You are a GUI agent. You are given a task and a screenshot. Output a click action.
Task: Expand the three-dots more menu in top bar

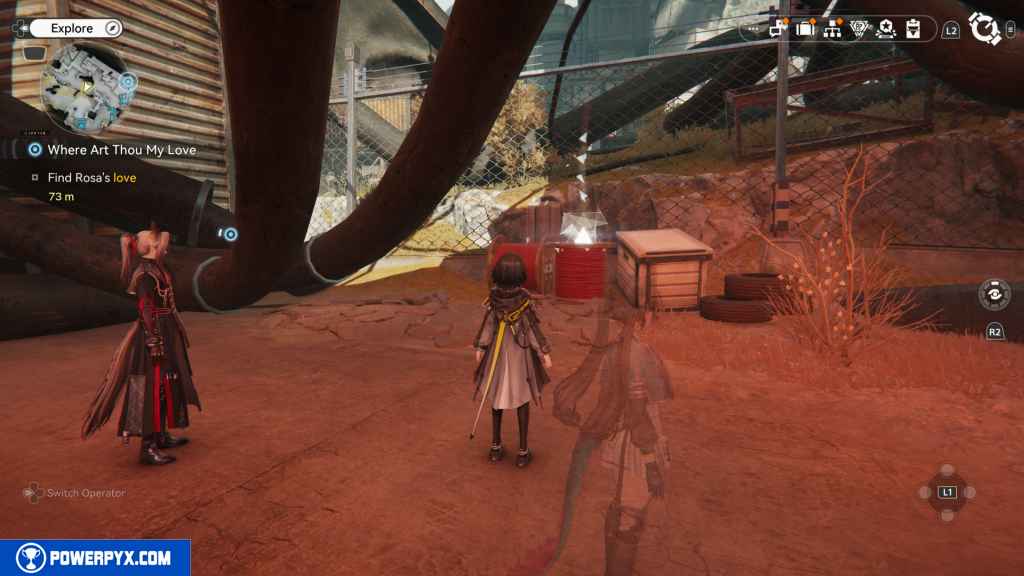click(x=756, y=29)
